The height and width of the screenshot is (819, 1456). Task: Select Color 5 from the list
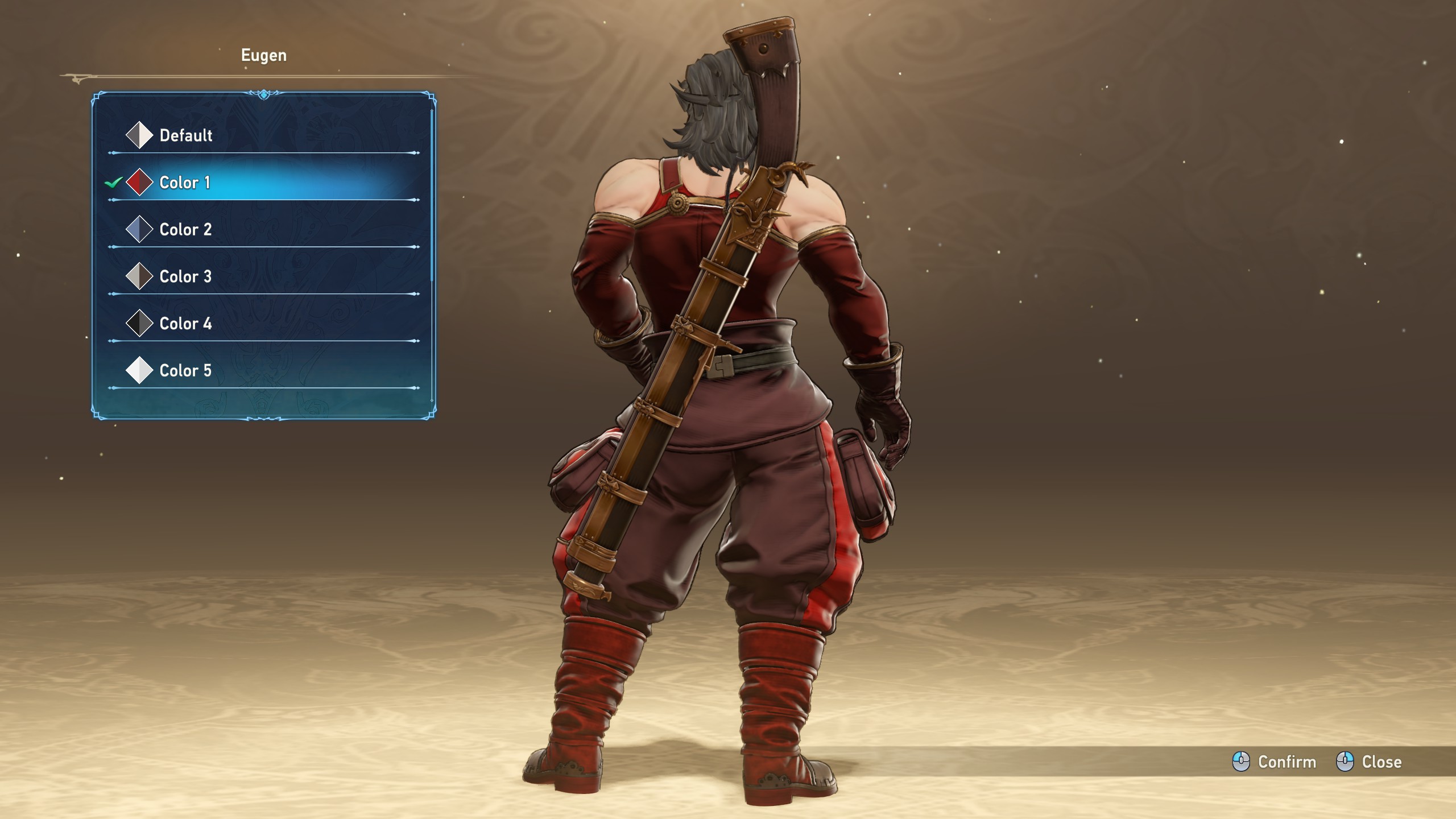[x=185, y=371]
